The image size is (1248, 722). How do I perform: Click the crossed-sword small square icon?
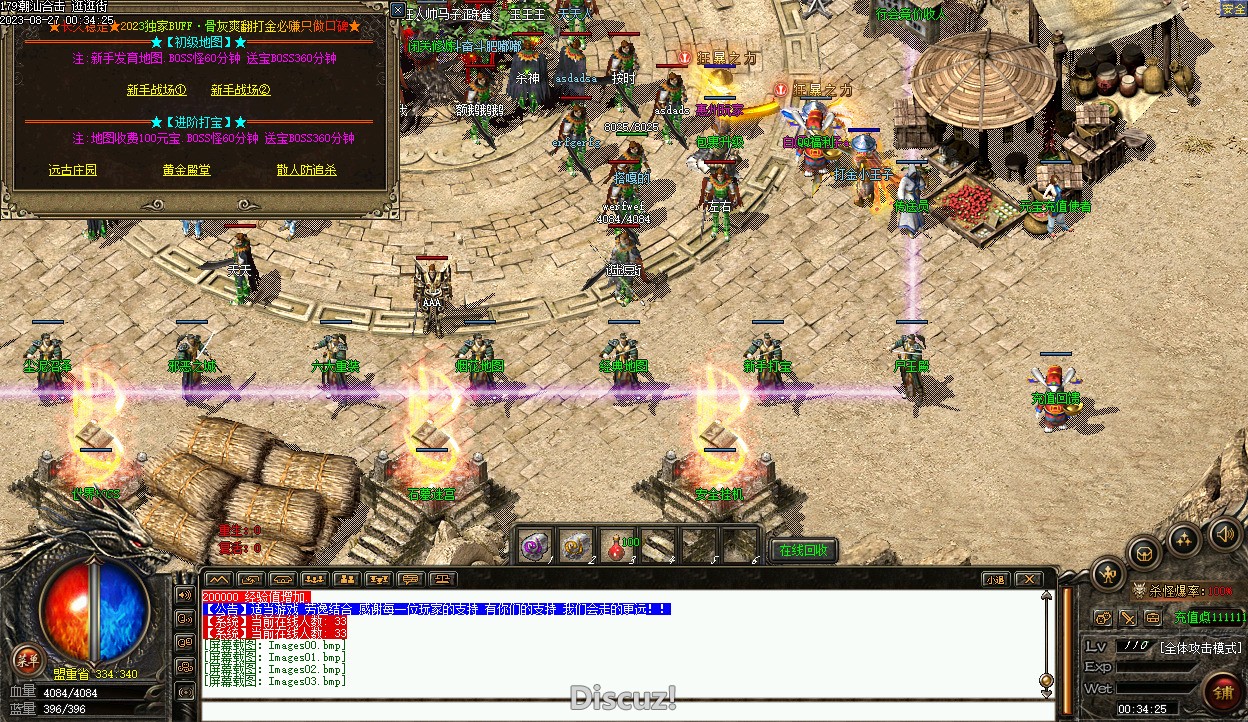coord(1127,618)
